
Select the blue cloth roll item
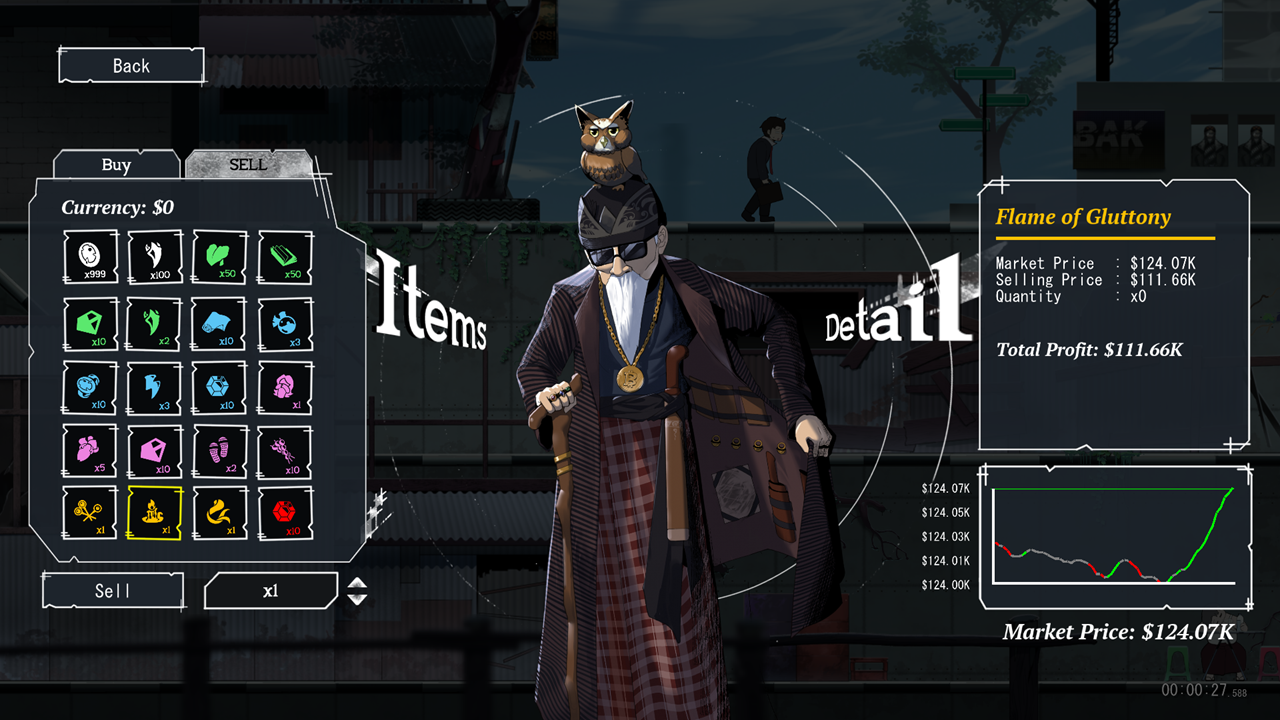click(220, 323)
